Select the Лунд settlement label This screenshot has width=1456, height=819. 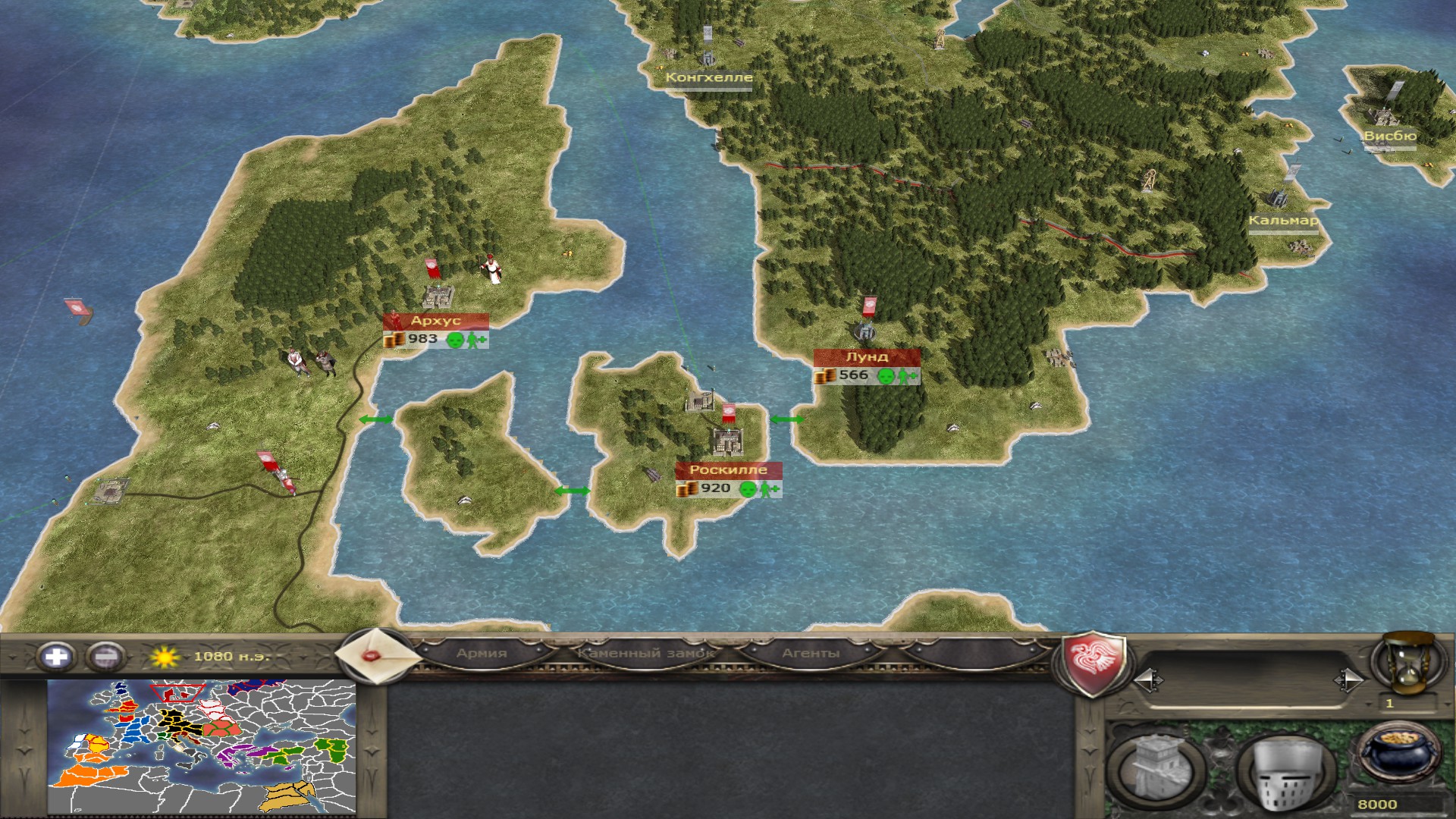[867, 357]
